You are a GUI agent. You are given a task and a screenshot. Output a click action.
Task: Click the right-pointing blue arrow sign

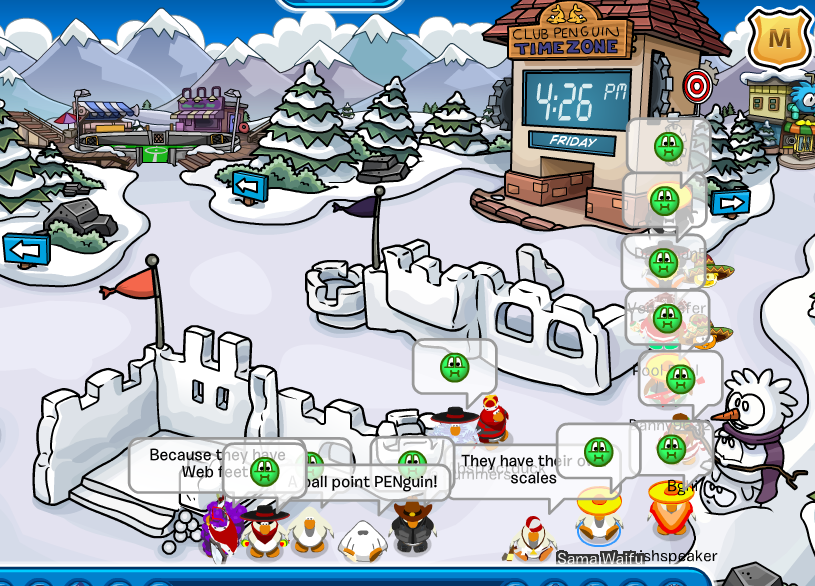(x=731, y=202)
